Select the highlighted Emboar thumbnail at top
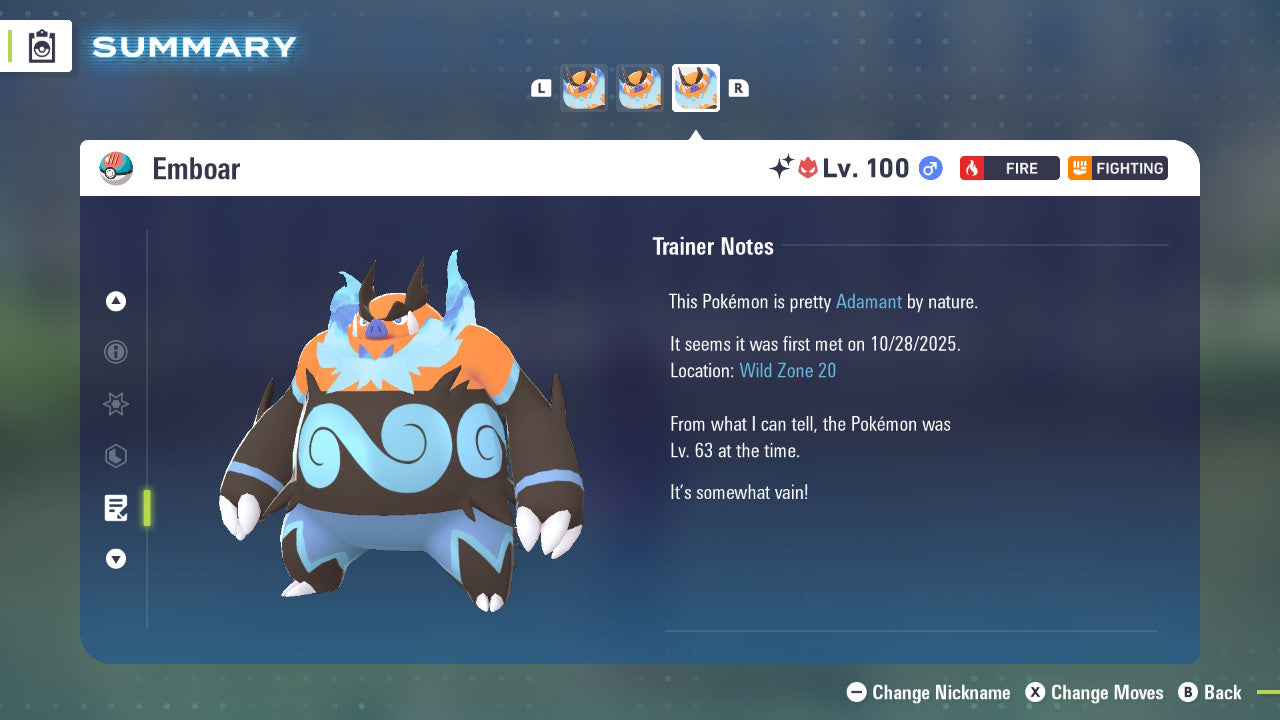The height and width of the screenshot is (720, 1280). point(696,87)
